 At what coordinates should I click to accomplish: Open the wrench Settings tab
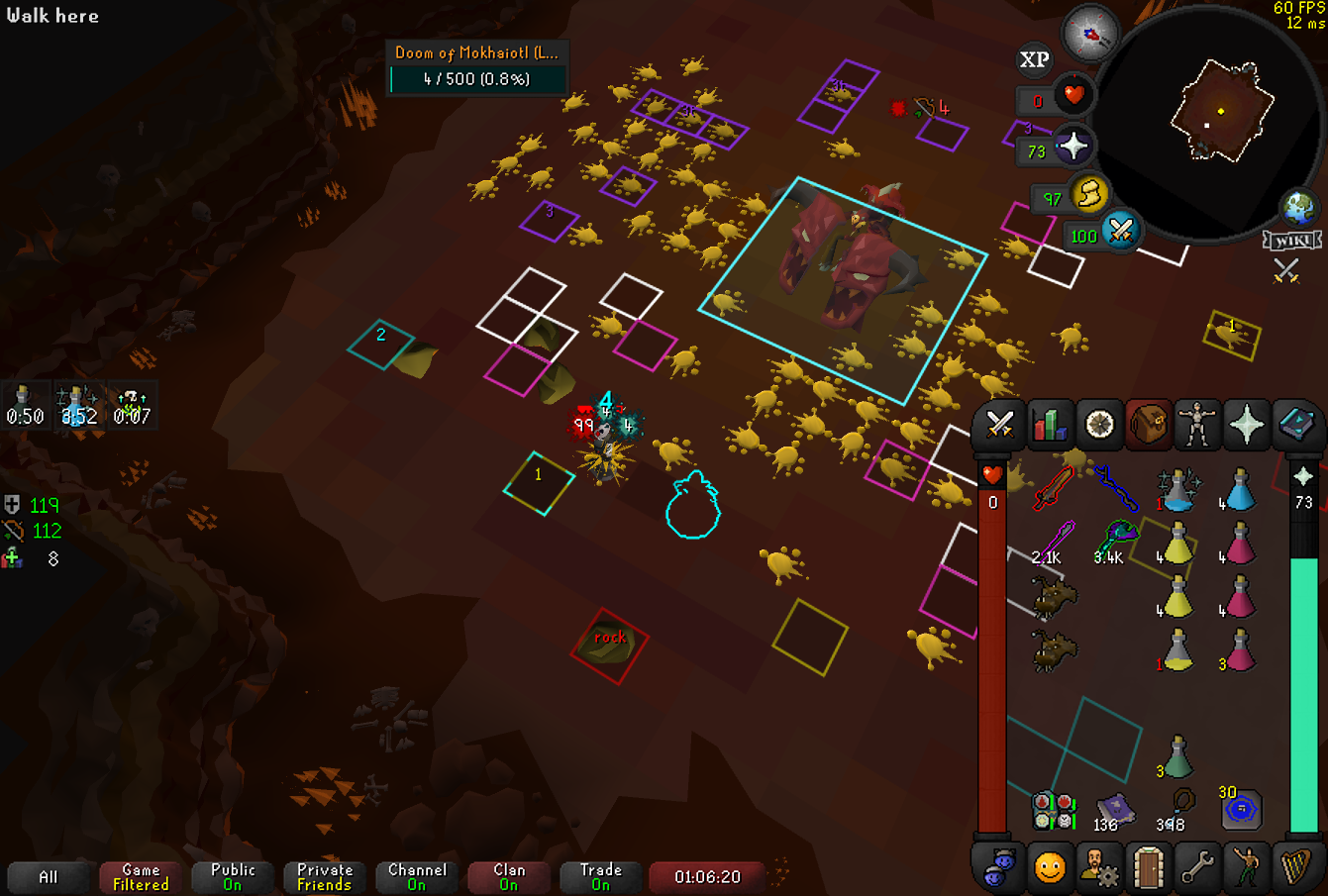tap(1197, 868)
